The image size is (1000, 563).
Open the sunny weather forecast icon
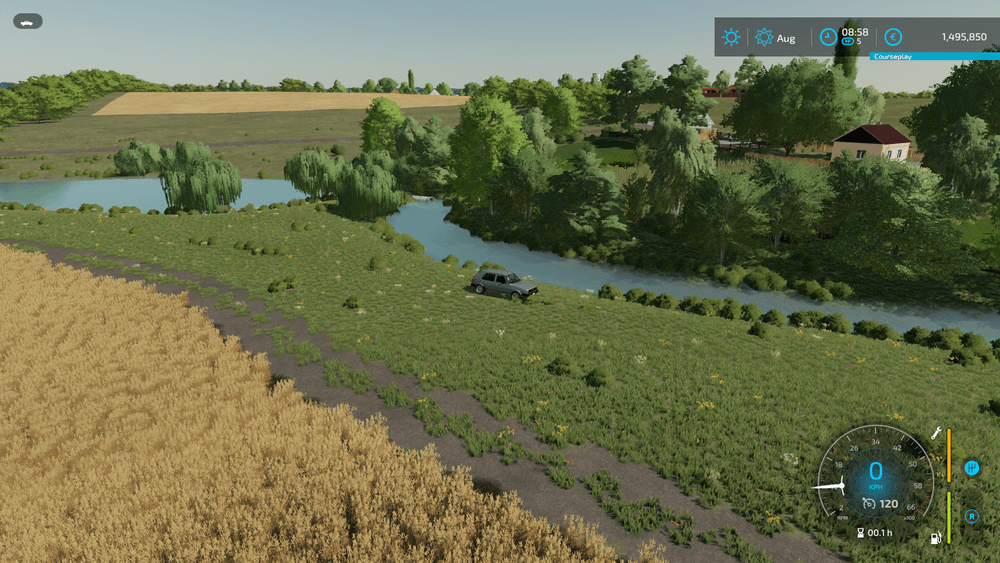click(x=732, y=37)
